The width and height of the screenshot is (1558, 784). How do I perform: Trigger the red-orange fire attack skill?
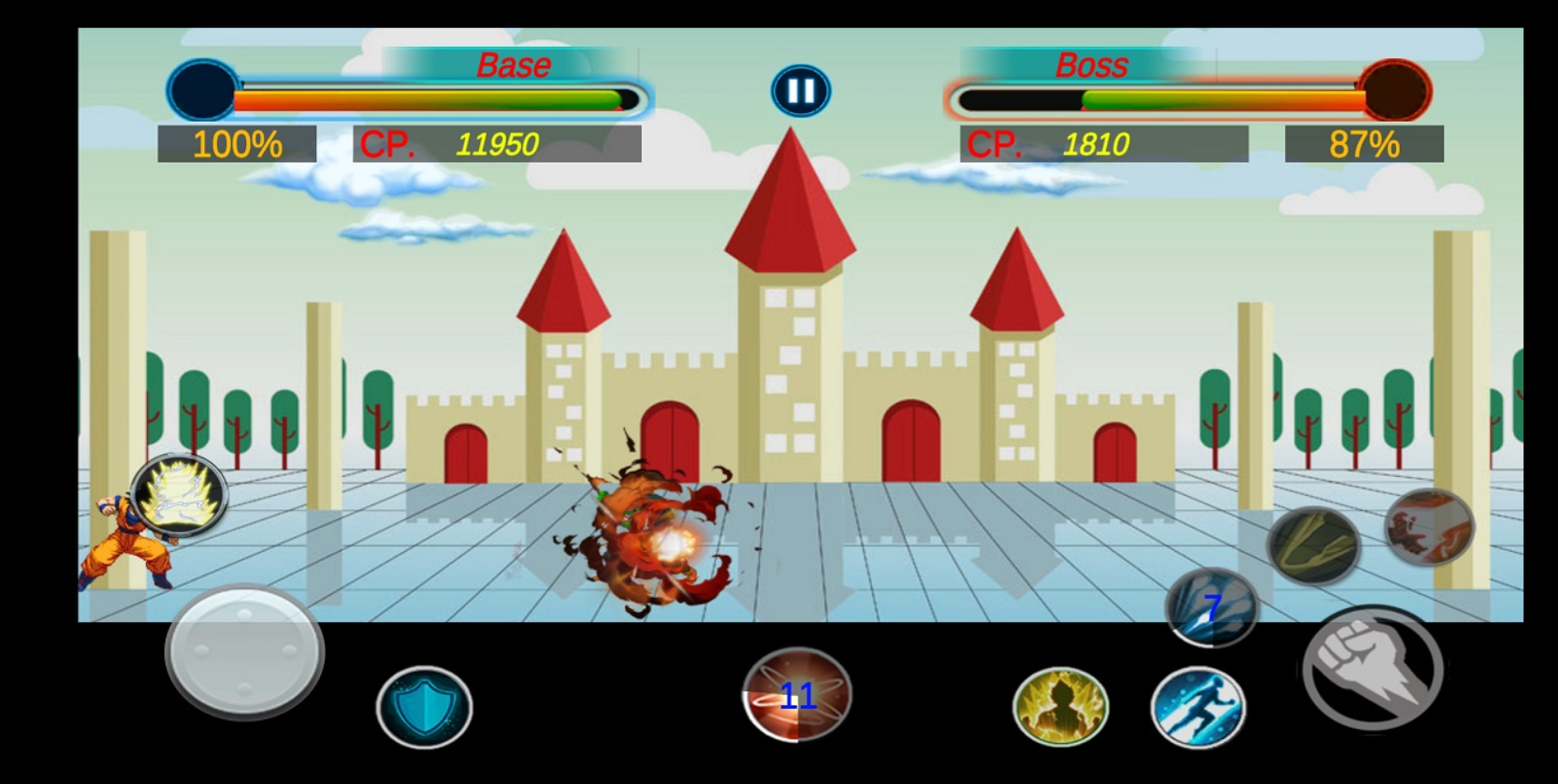[1428, 527]
